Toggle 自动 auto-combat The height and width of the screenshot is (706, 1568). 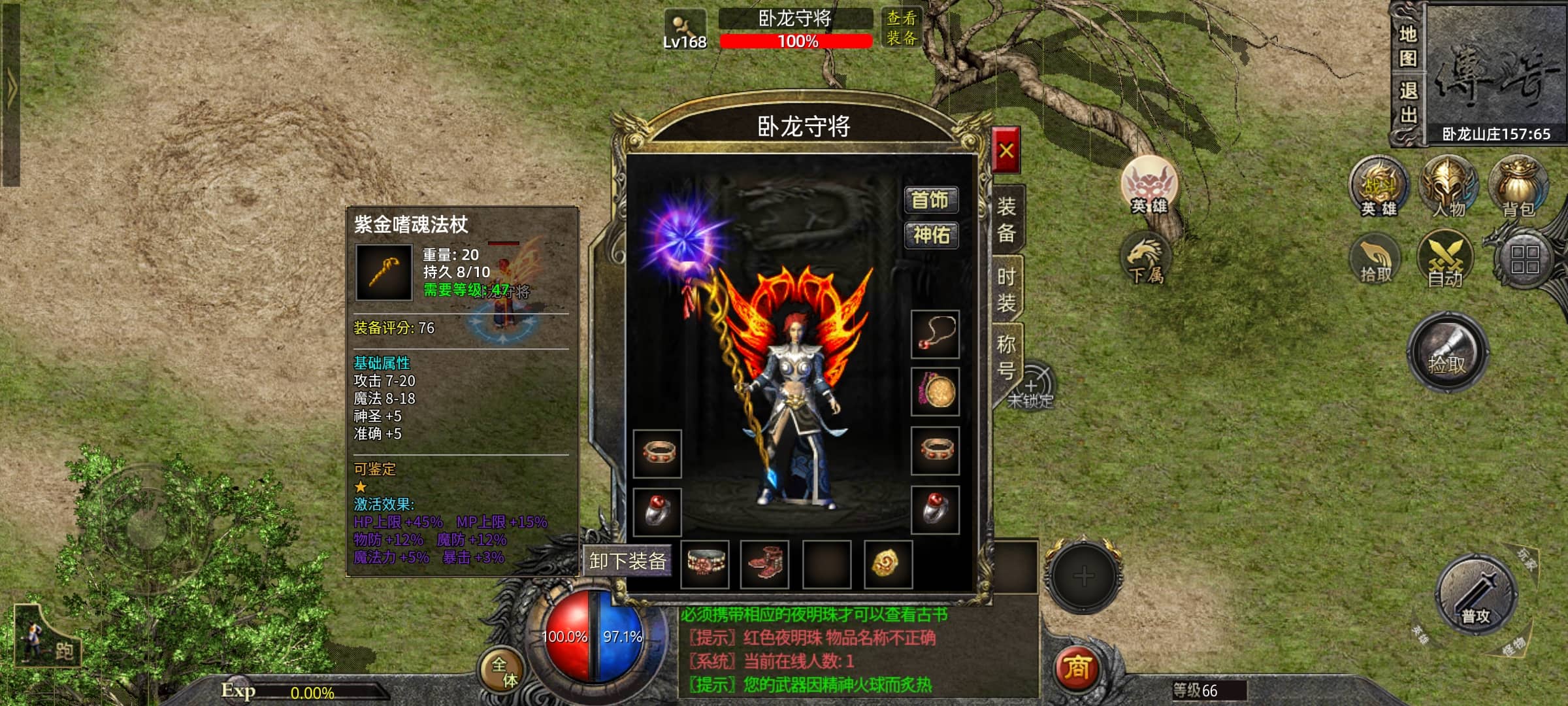pos(1445,260)
